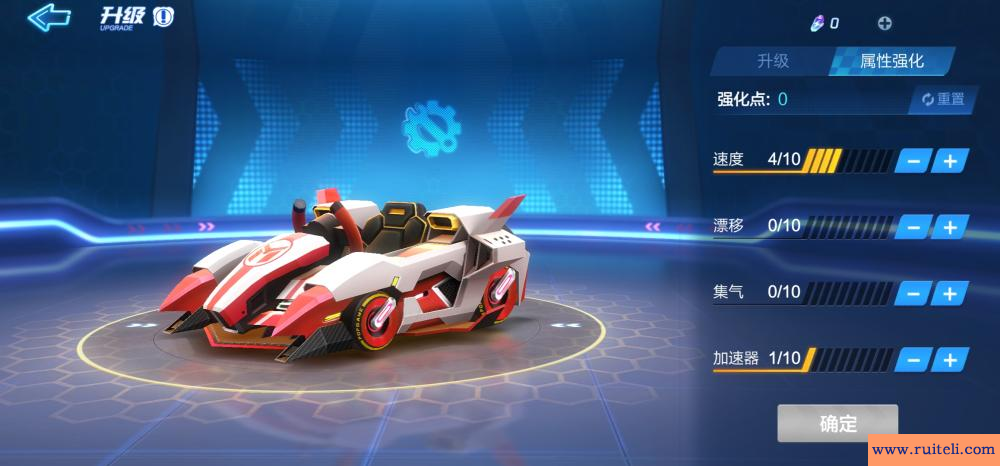Reduce the 漂移 stat by one
This screenshot has height=466, width=1000.
click(x=913, y=226)
